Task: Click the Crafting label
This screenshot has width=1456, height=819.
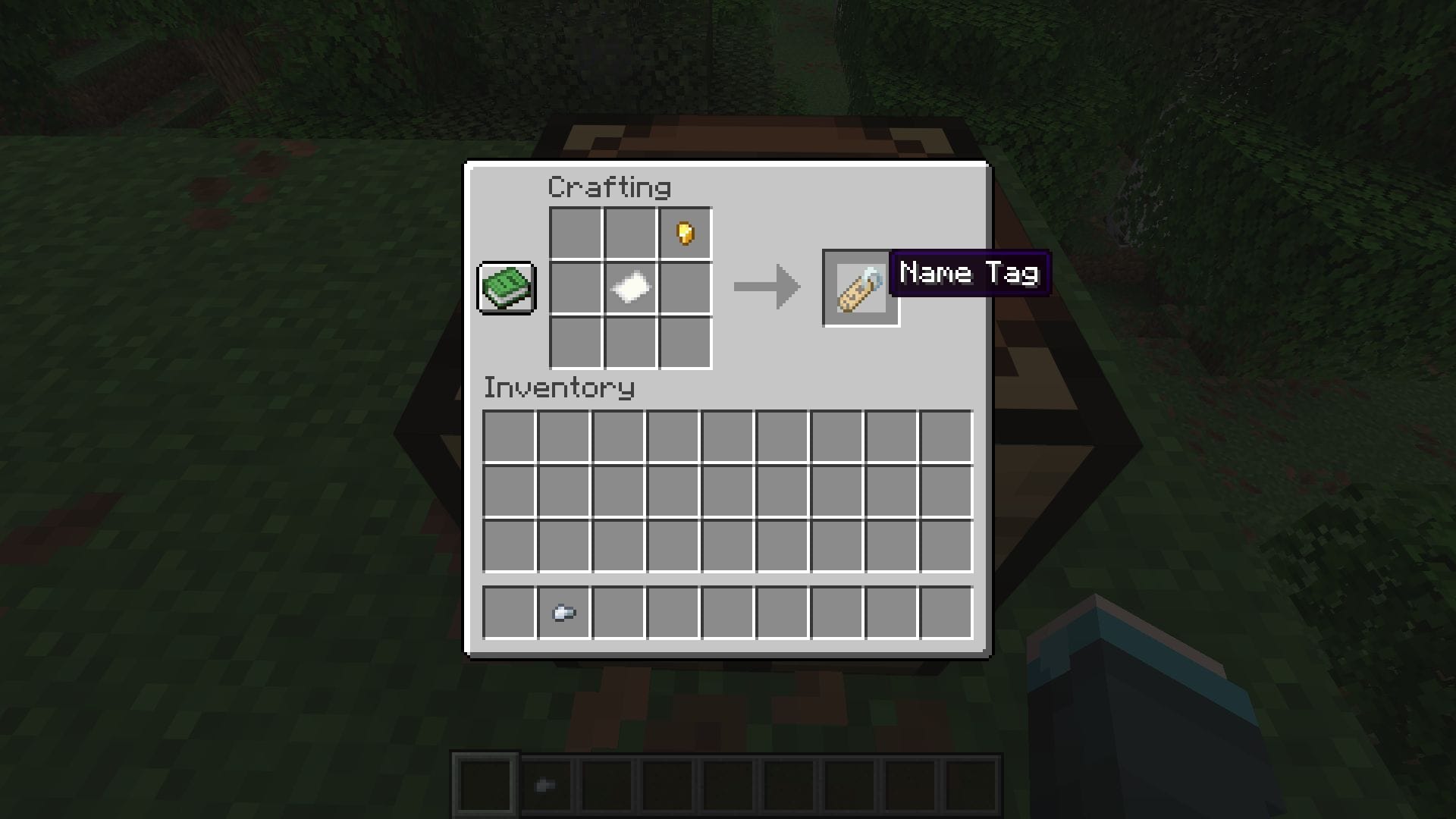Action: pos(610,187)
